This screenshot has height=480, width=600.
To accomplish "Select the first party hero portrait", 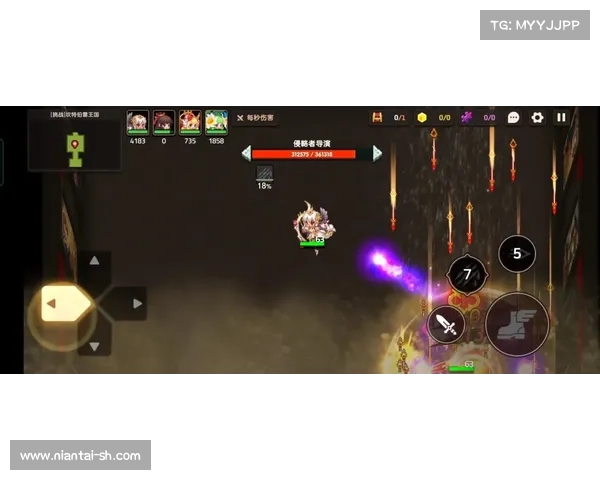I will [x=138, y=122].
